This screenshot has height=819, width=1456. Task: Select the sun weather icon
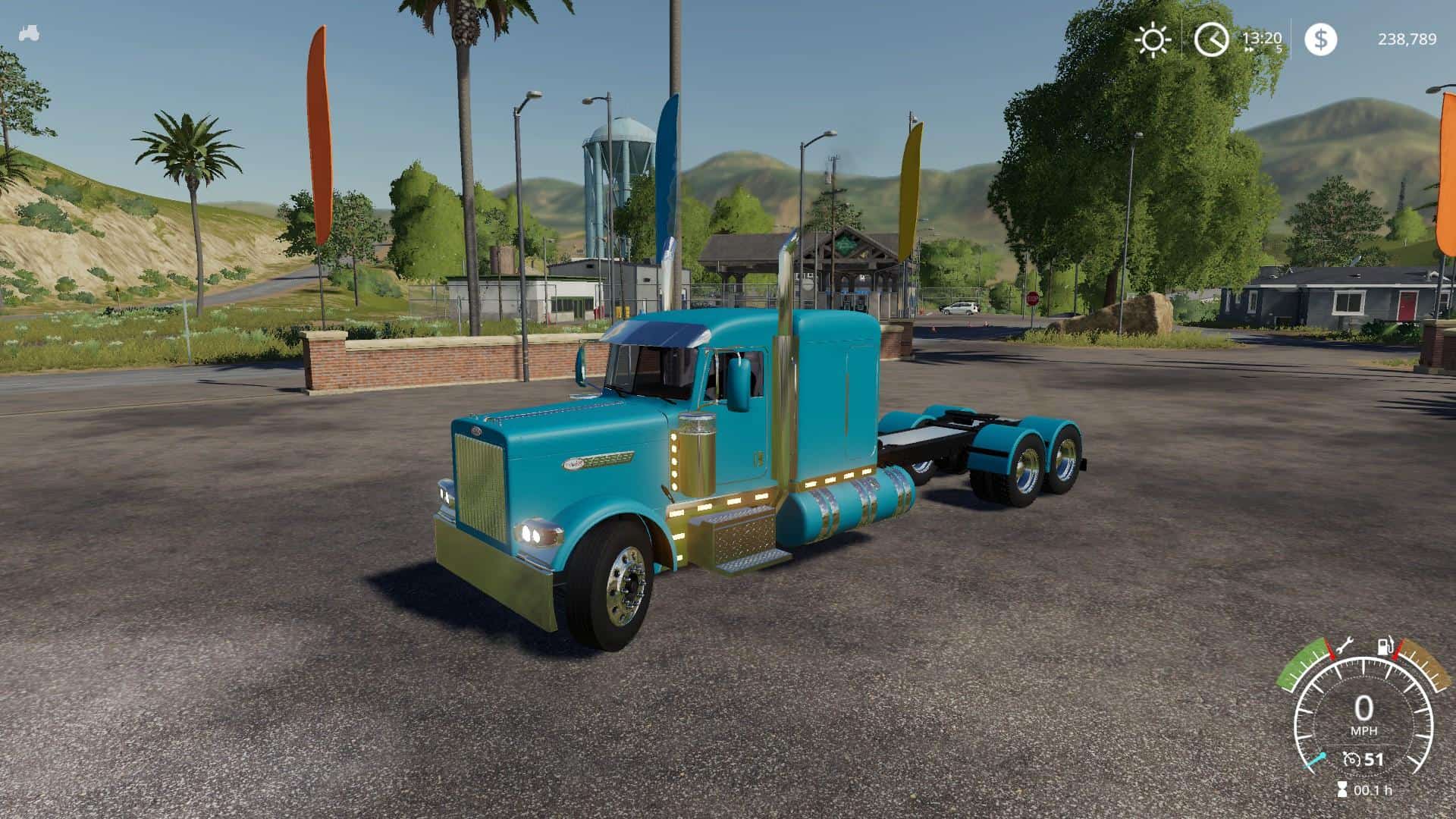pos(1153,39)
